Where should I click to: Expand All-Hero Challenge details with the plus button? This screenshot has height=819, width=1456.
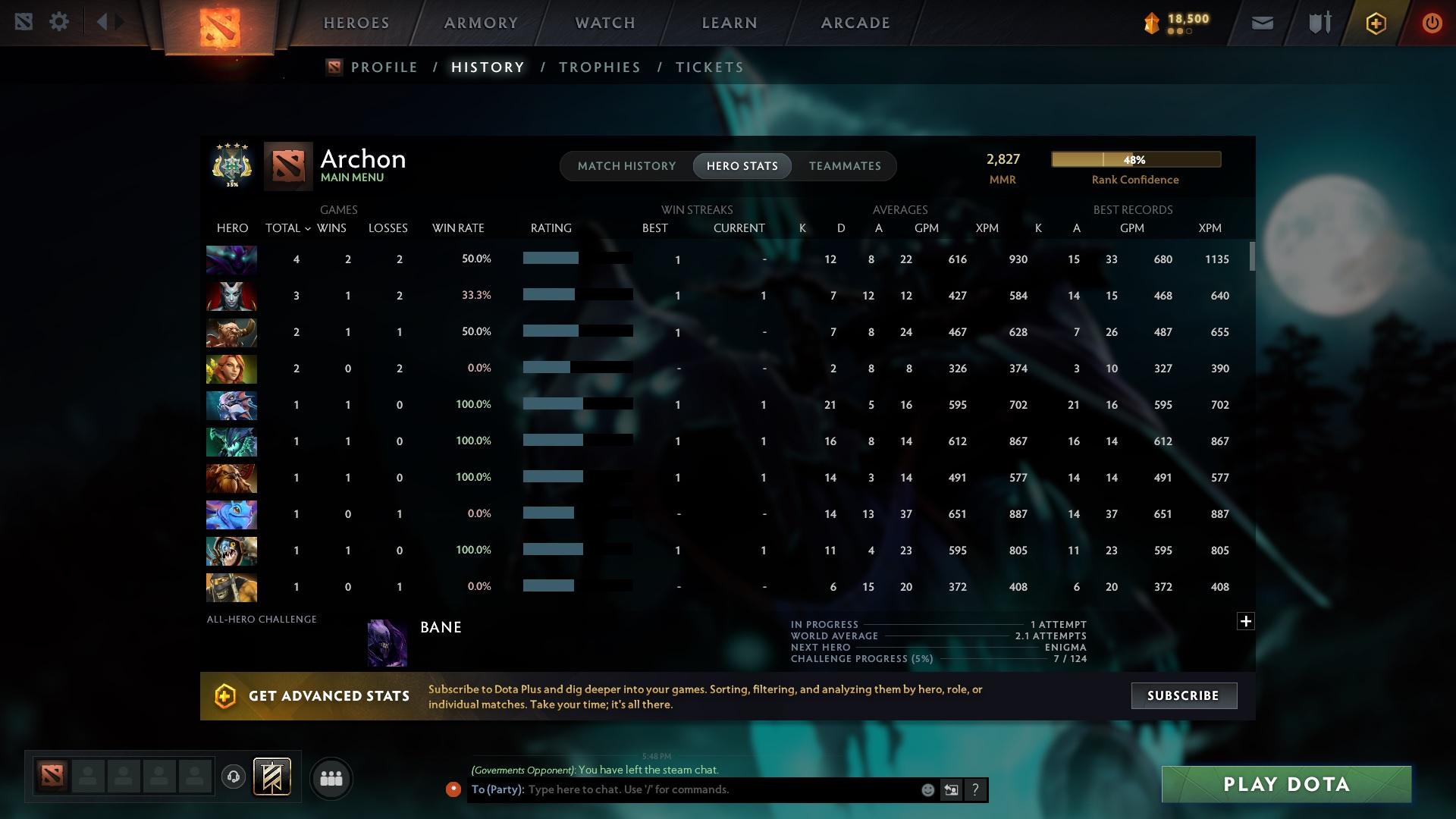click(1245, 621)
